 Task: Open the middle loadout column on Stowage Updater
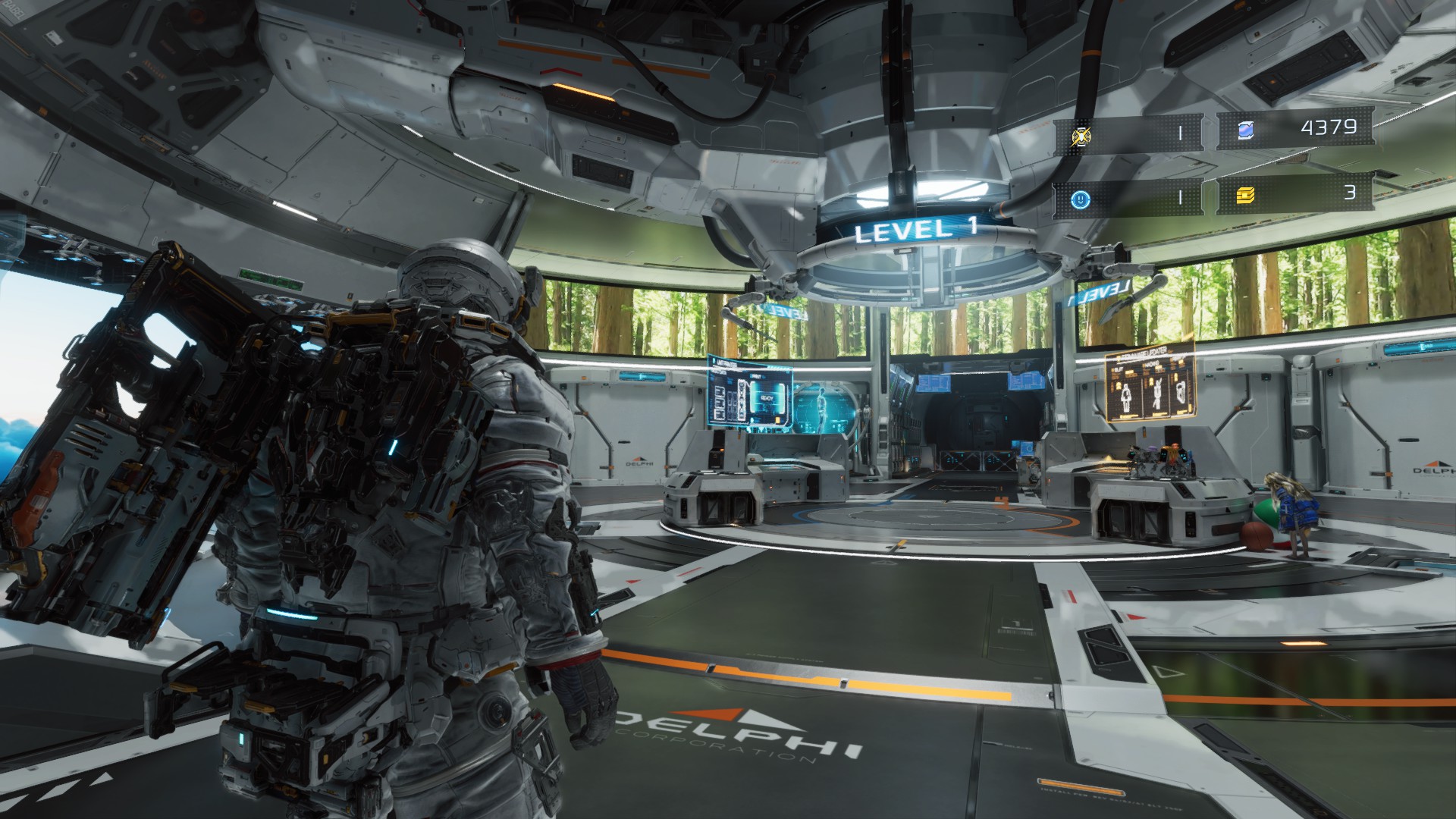1157,394
